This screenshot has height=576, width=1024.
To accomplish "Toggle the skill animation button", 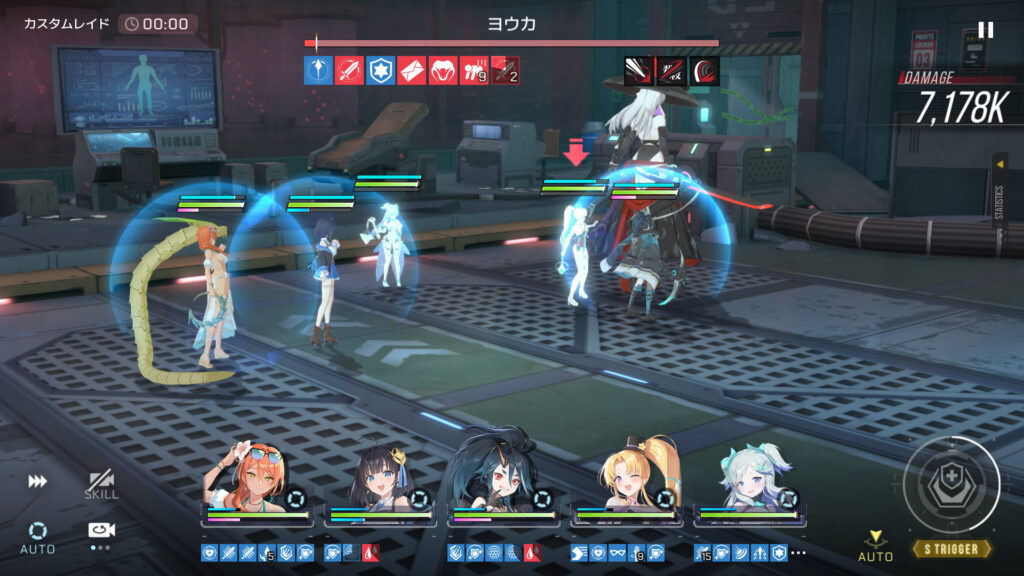I will tap(101, 485).
